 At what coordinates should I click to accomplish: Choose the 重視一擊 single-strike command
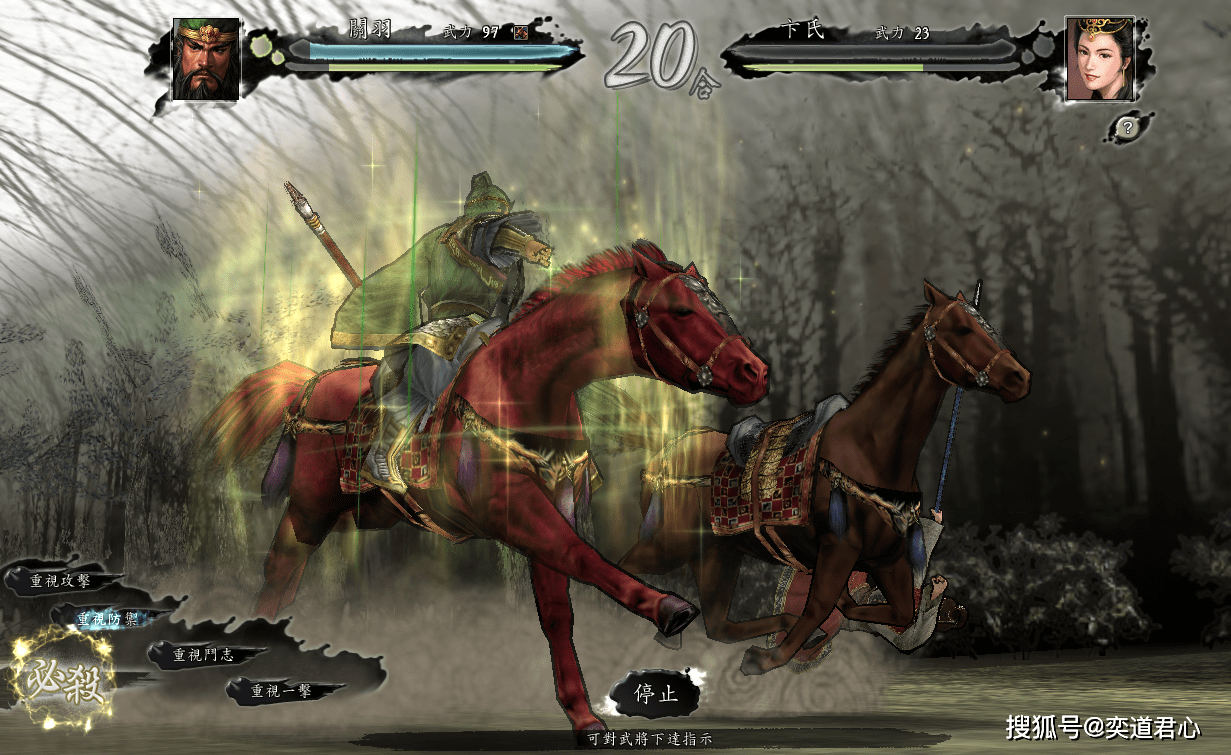pos(283,690)
